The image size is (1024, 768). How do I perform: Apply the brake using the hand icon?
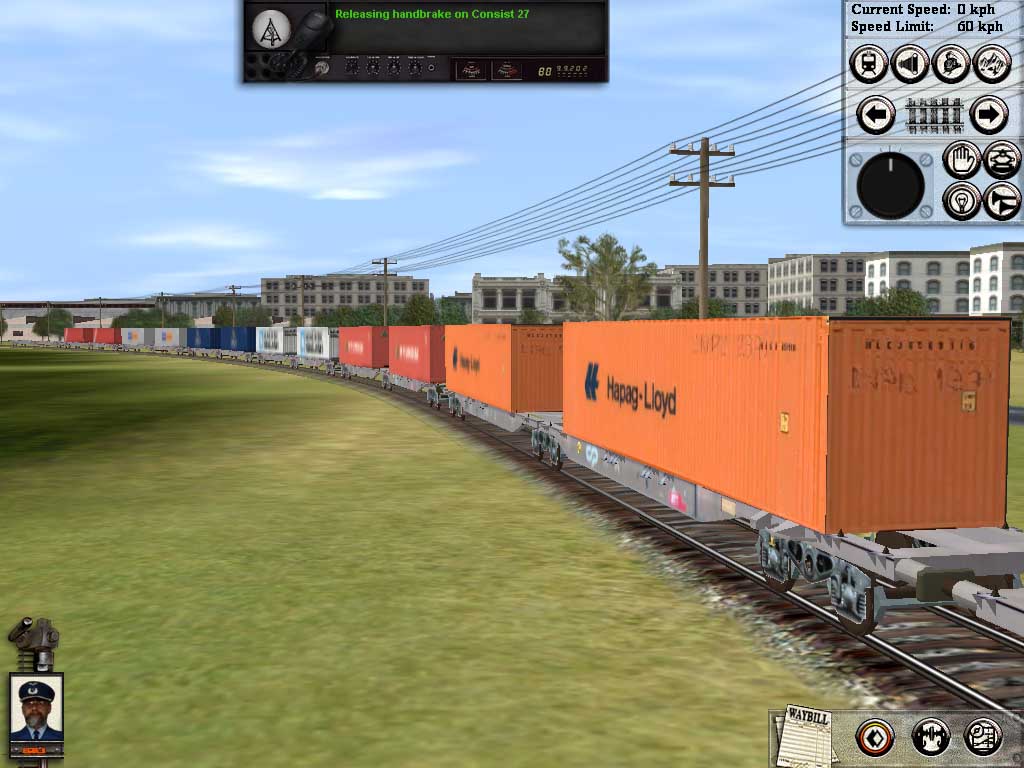[961, 159]
